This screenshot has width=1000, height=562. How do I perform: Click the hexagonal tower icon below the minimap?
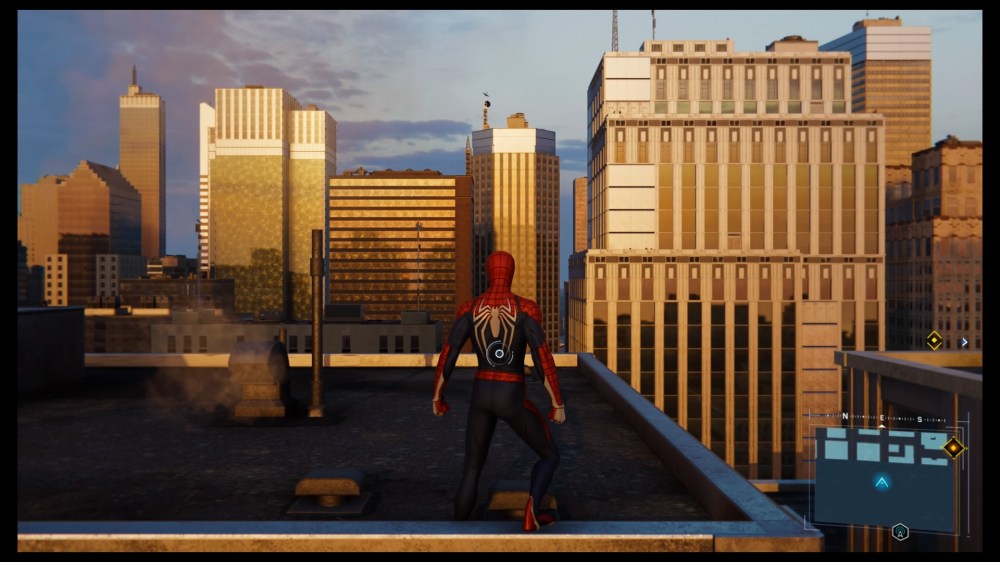pyautogui.click(x=900, y=532)
